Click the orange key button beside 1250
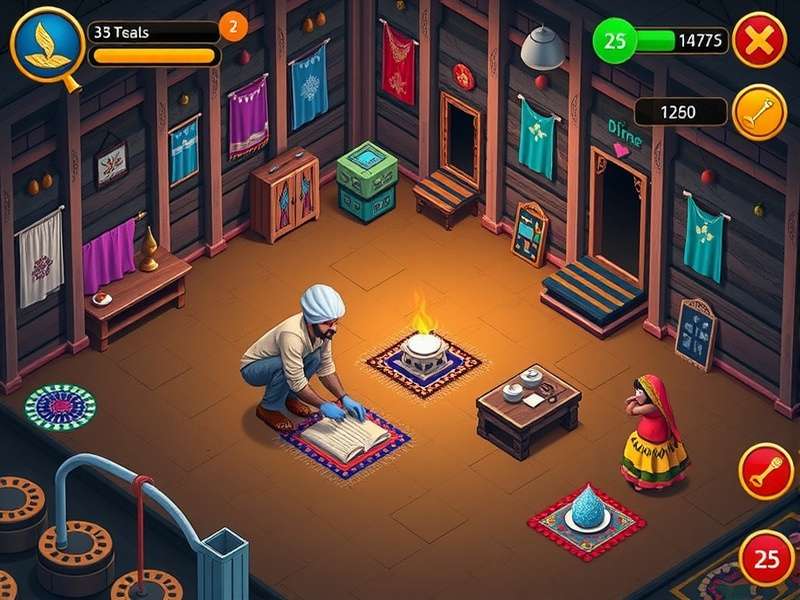The width and height of the screenshot is (800, 600). [759, 112]
